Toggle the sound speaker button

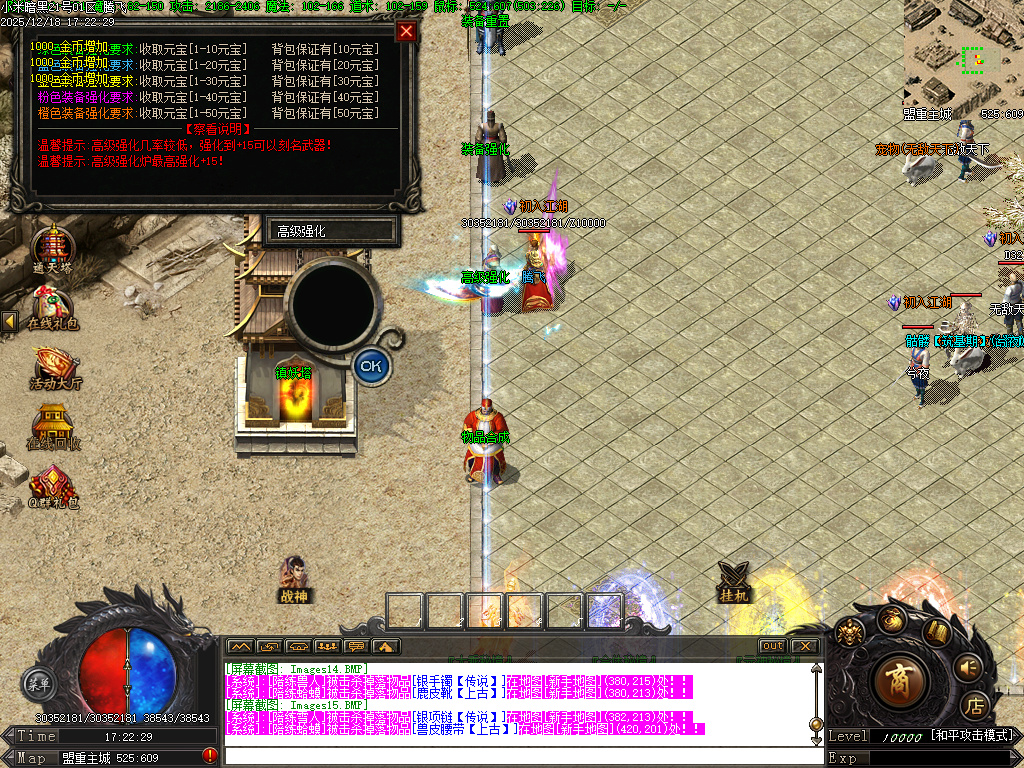click(x=968, y=666)
